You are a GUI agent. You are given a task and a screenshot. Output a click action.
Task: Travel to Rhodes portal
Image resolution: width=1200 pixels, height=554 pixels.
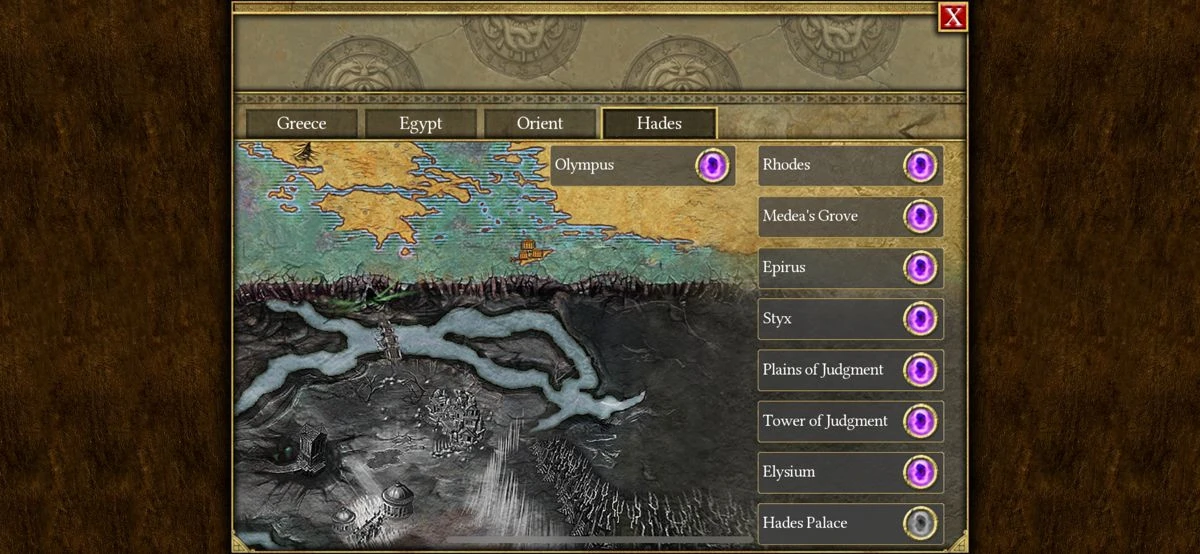[850, 165]
